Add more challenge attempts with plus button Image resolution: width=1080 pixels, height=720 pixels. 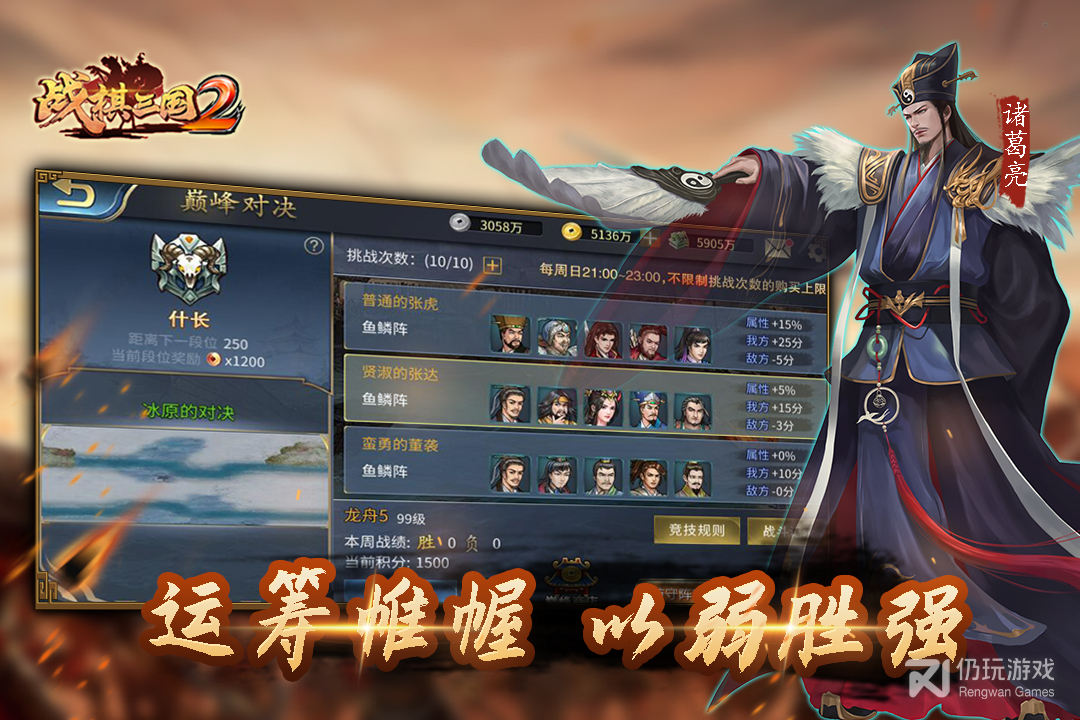[491, 265]
